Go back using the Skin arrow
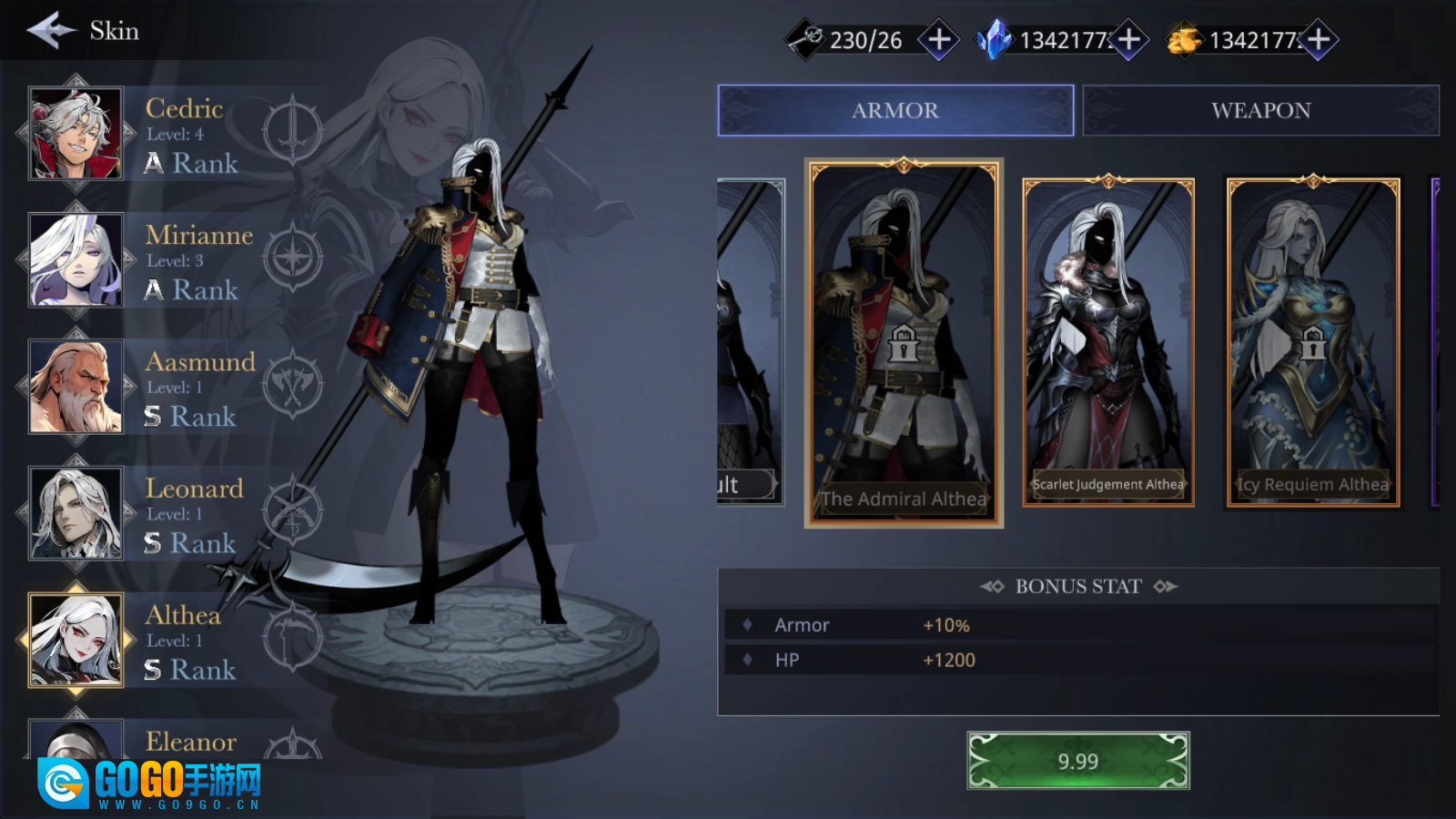This screenshot has width=1456, height=819. tap(52, 30)
